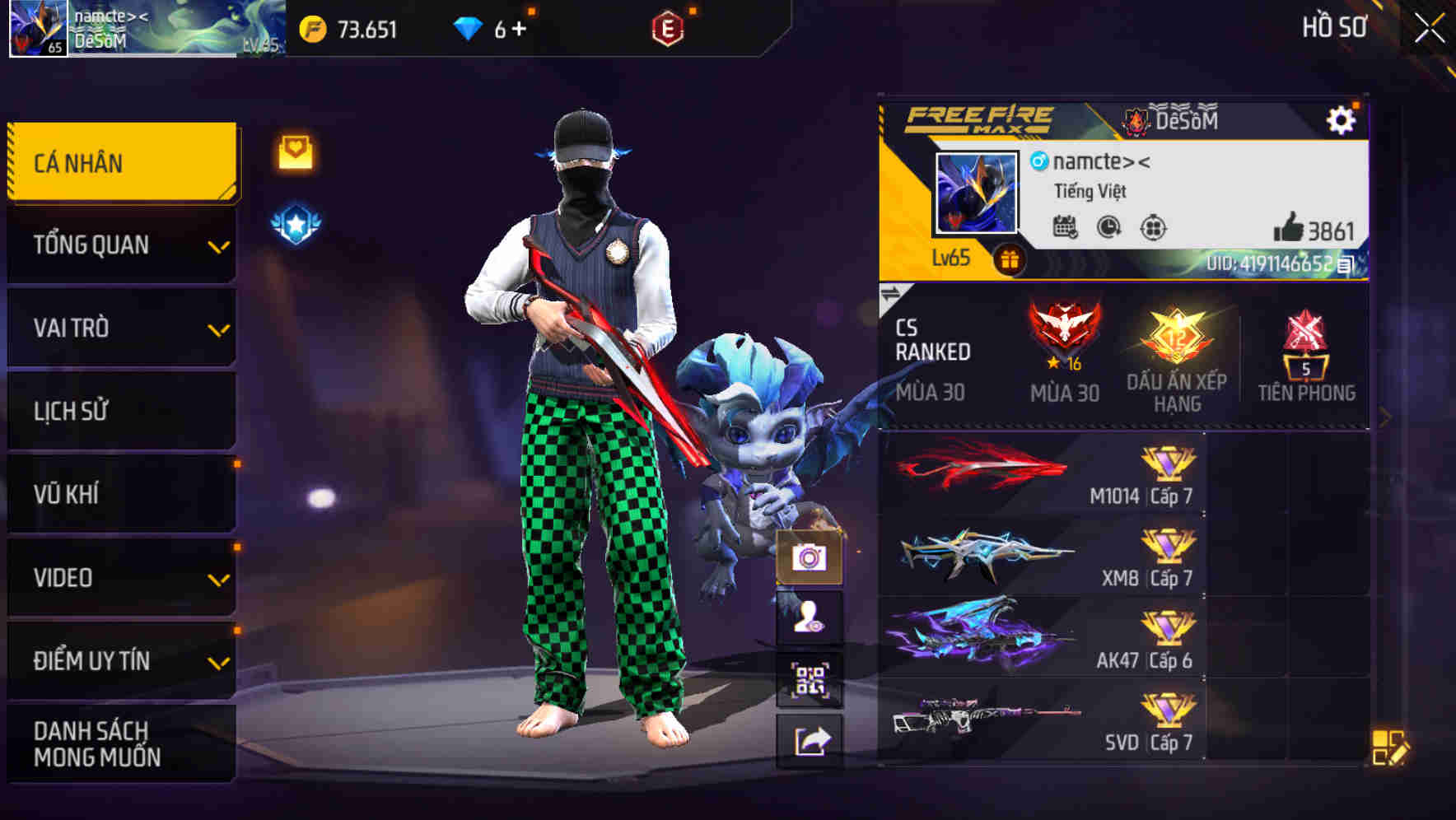The image size is (1456, 820).
Task: Expand the TỔNG QUAN section
Action: [x=119, y=245]
